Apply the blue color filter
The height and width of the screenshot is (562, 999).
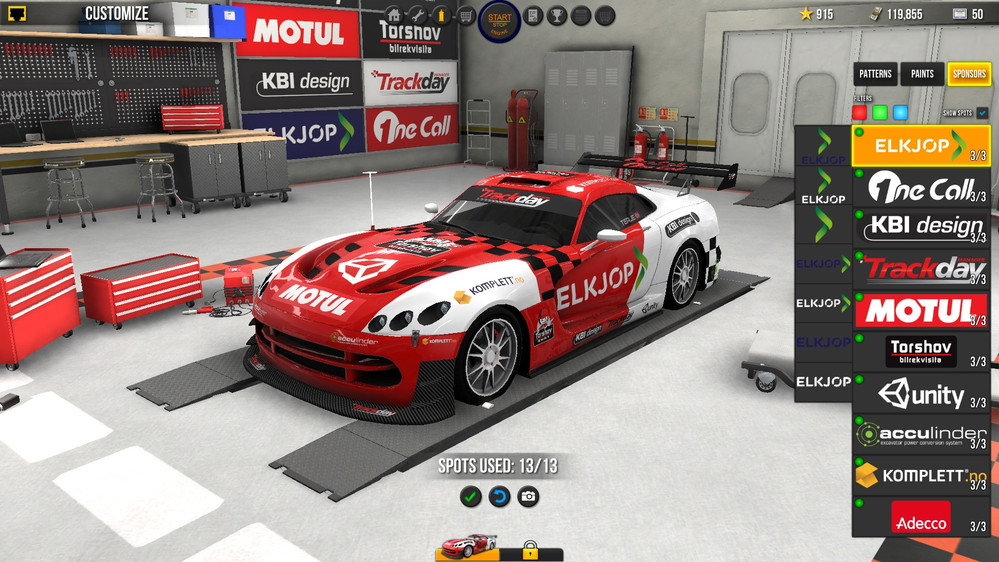pos(900,113)
